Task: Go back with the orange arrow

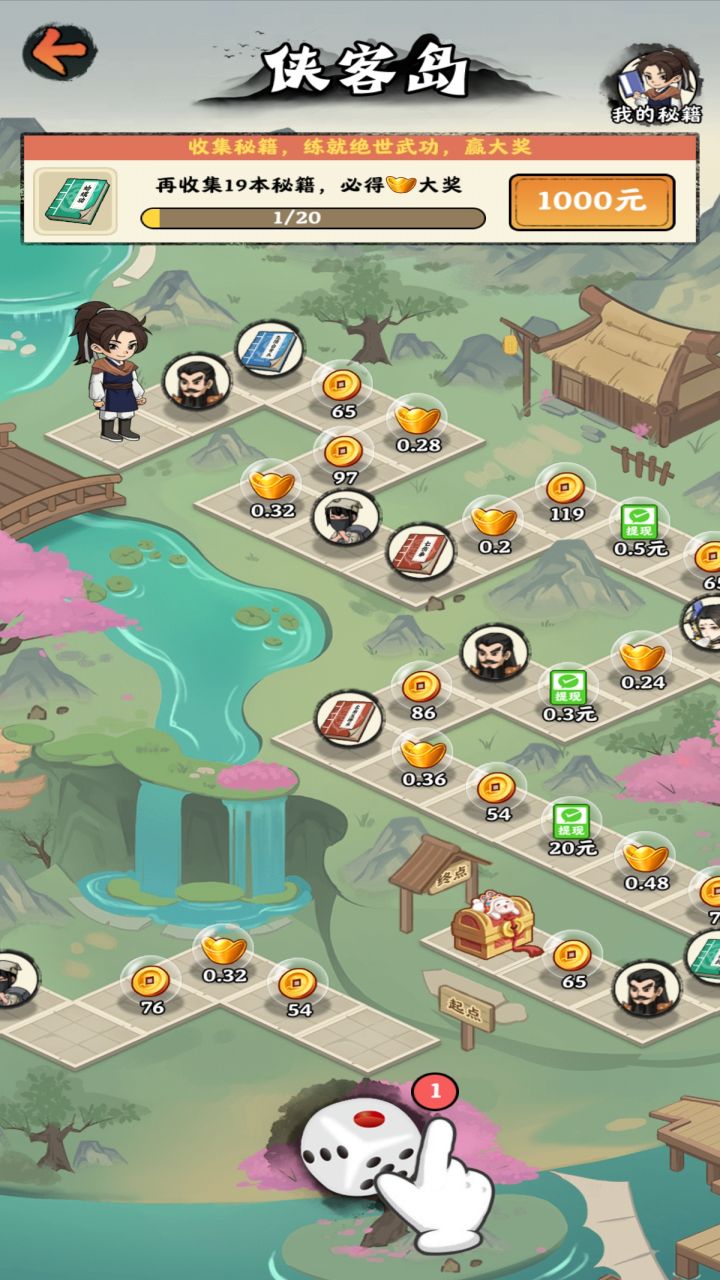Action: [59, 52]
